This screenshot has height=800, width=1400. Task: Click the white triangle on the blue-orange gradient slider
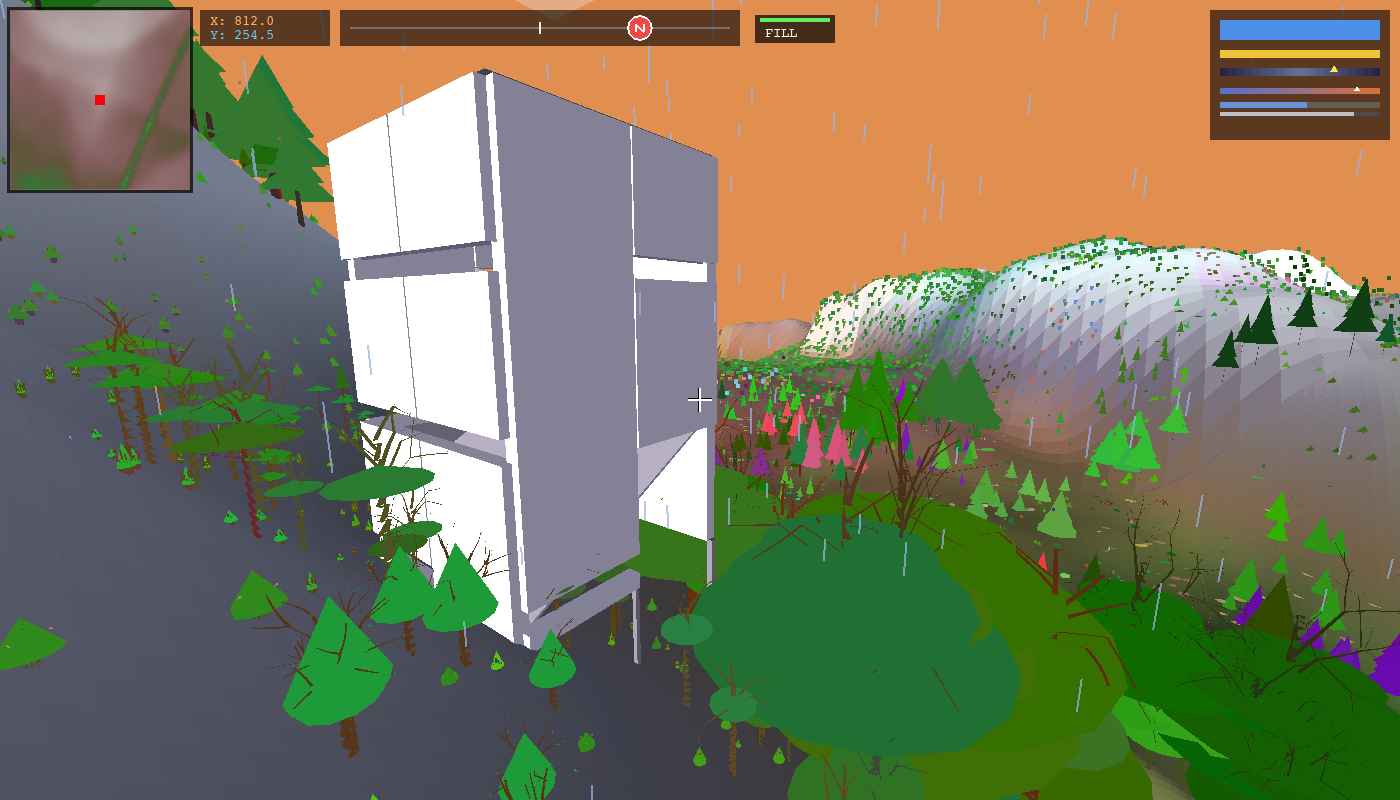(1358, 87)
